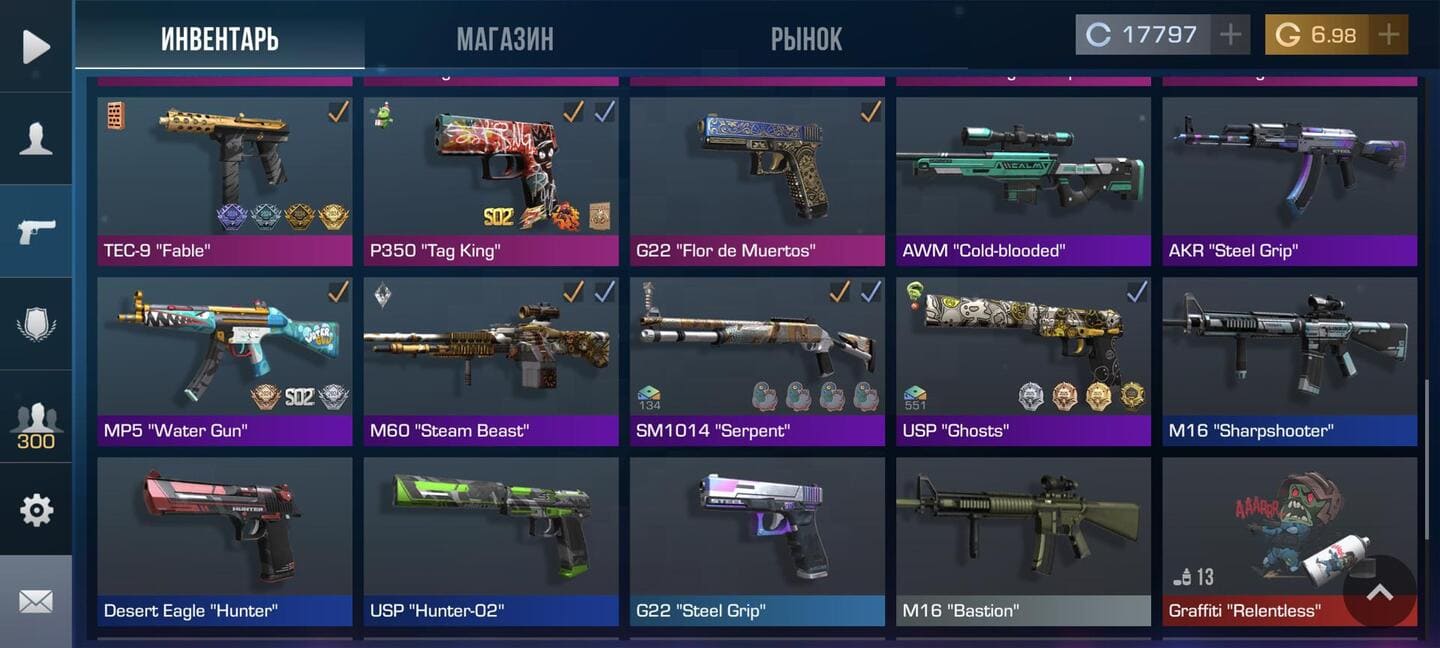This screenshot has height=648, width=1440.
Task: Open the profile silhouette sidebar icon
Action: click(x=36, y=138)
